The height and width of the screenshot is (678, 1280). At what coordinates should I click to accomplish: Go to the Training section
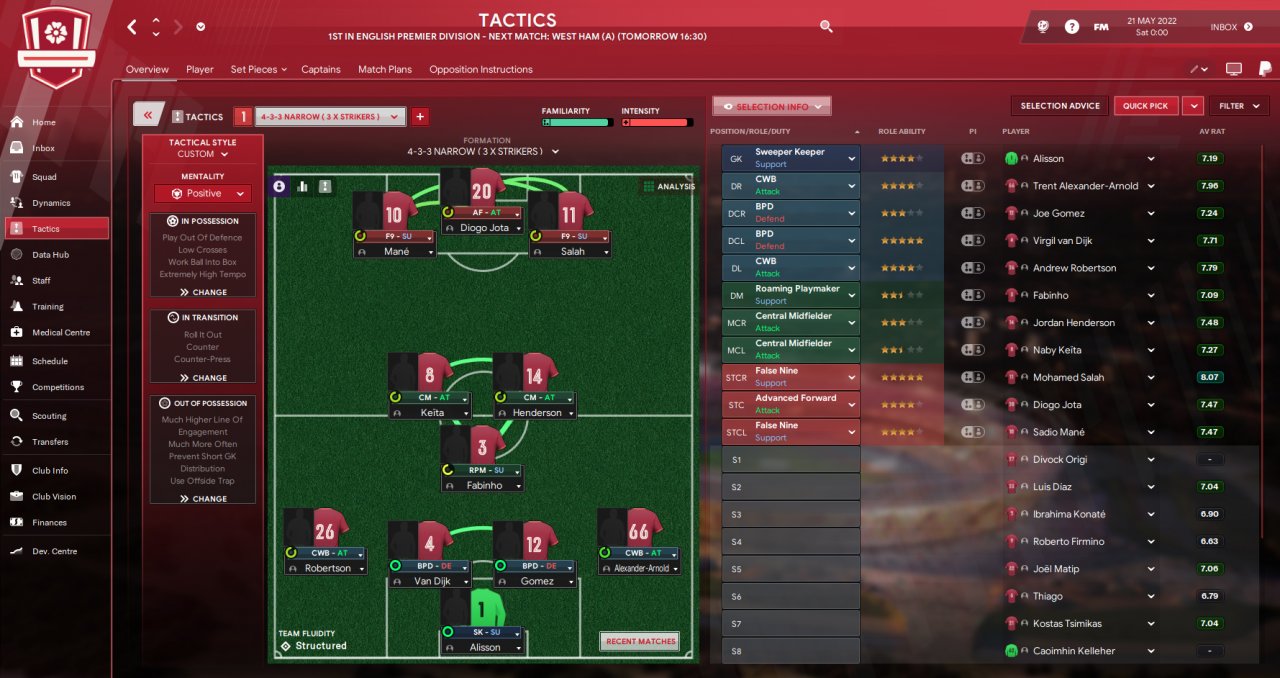[x=47, y=307]
